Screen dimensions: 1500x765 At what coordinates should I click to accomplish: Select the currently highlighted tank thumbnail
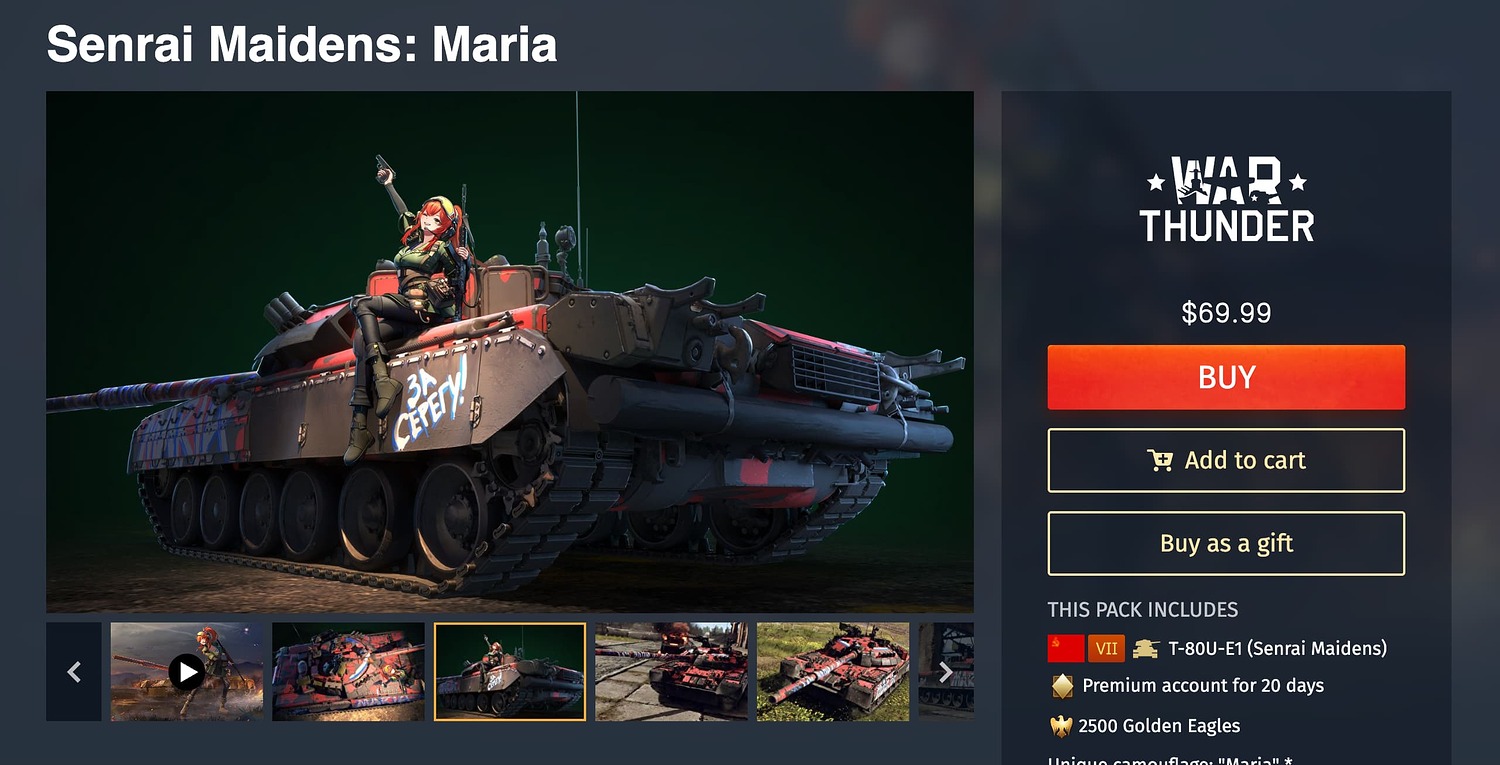(x=510, y=671)
